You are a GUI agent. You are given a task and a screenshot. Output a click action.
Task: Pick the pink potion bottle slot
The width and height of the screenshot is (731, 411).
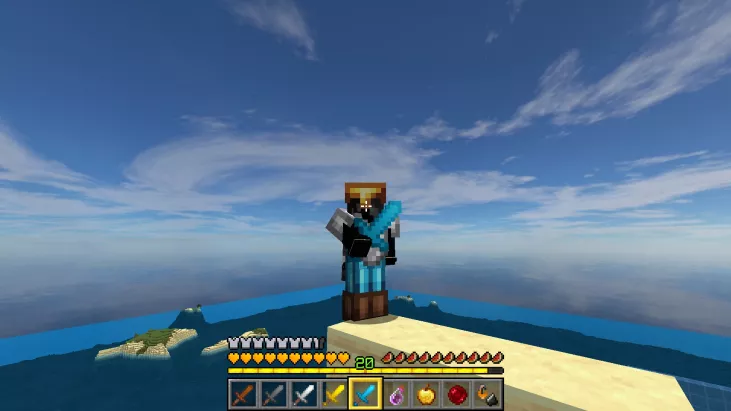395,394
